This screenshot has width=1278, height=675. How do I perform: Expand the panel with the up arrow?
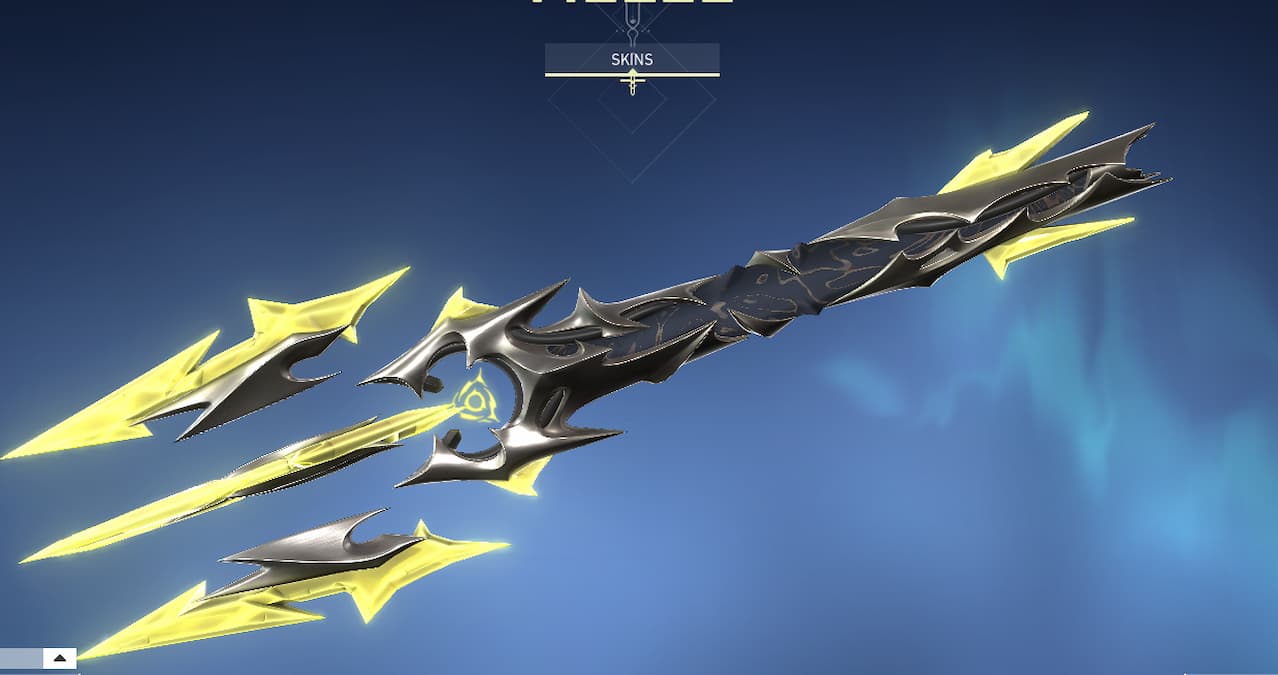(60, 658)
